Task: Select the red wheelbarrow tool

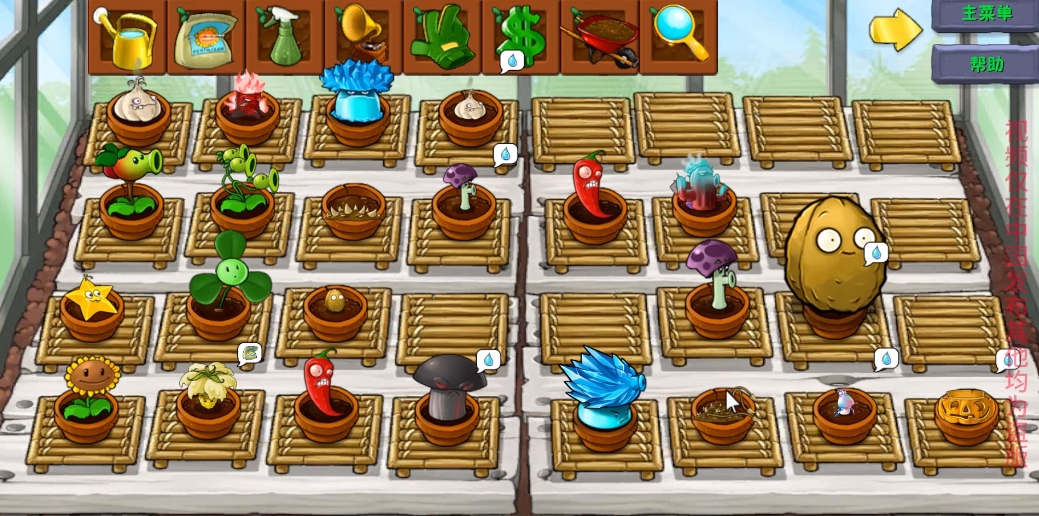Action: pos(600,38)
